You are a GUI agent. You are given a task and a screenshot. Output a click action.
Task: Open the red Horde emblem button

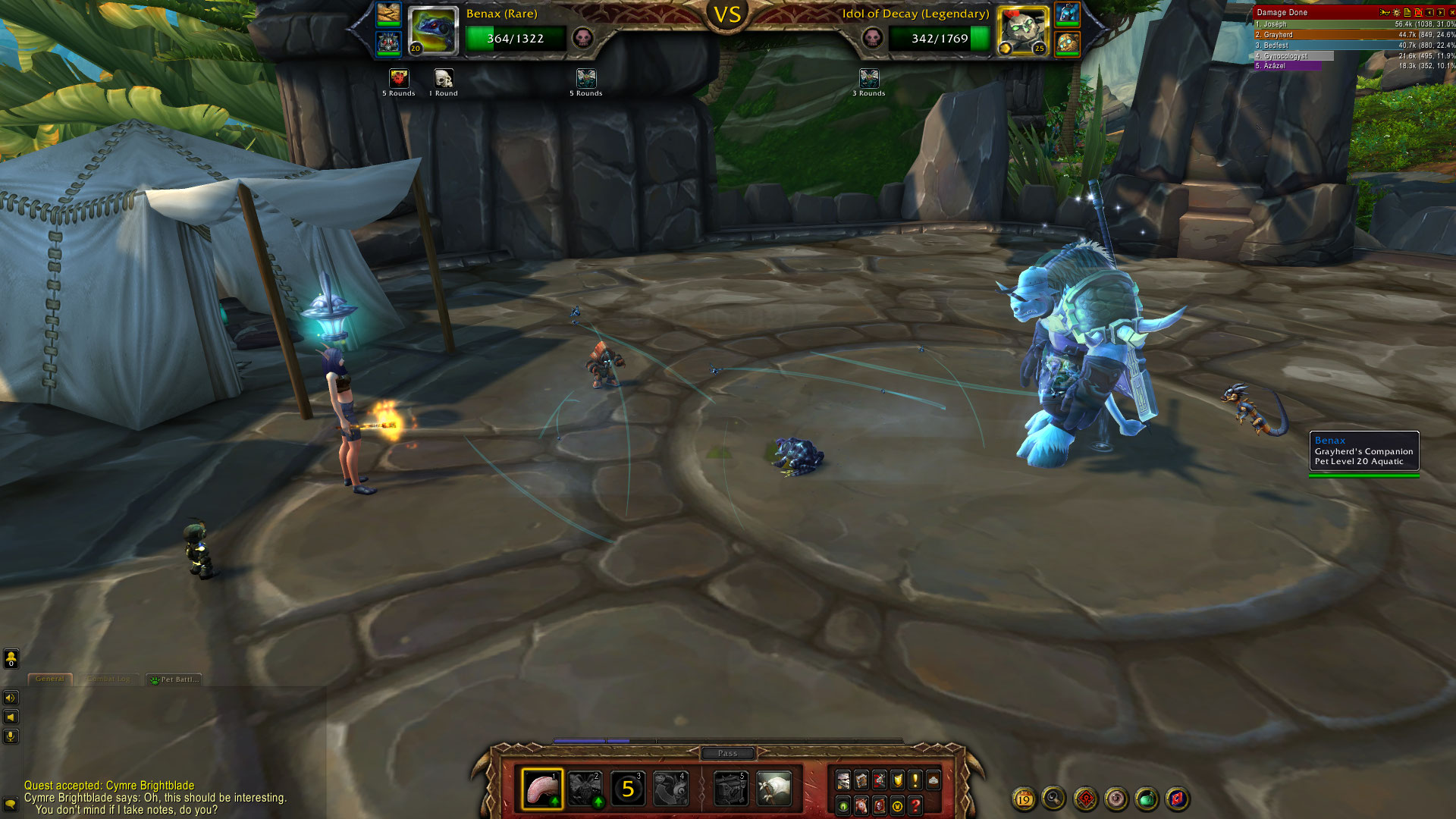(x=1085, y=799)
